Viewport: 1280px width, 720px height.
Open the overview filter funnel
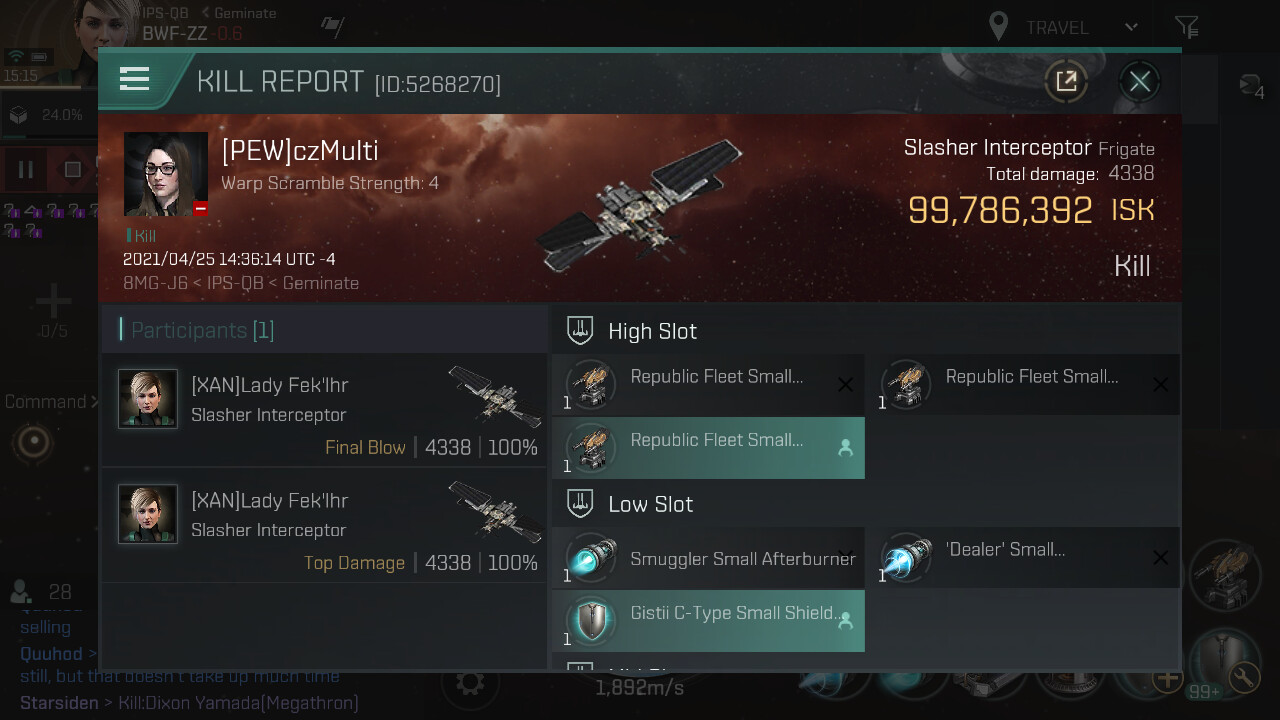(1186, 27)
